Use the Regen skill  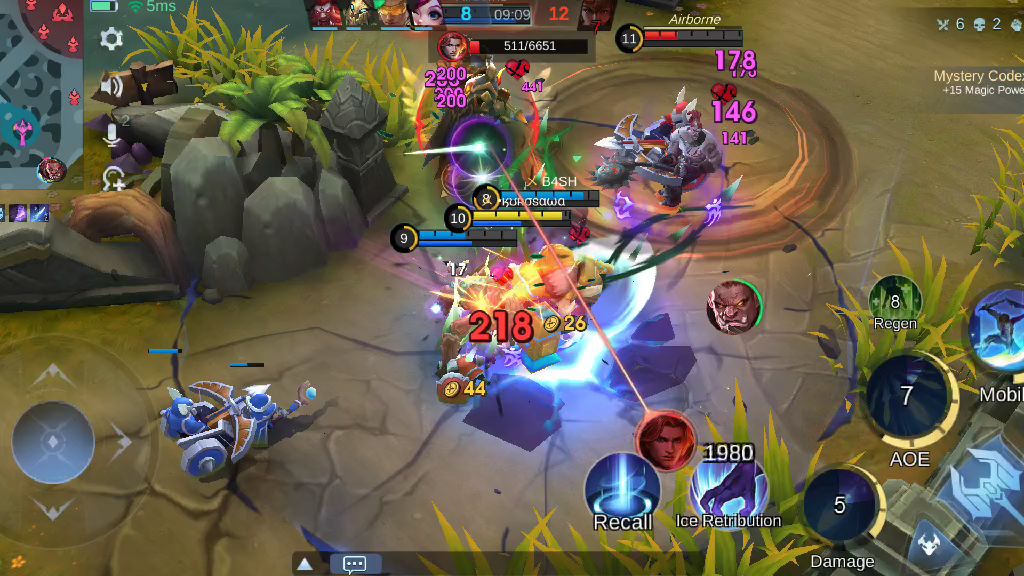point(895,301)
